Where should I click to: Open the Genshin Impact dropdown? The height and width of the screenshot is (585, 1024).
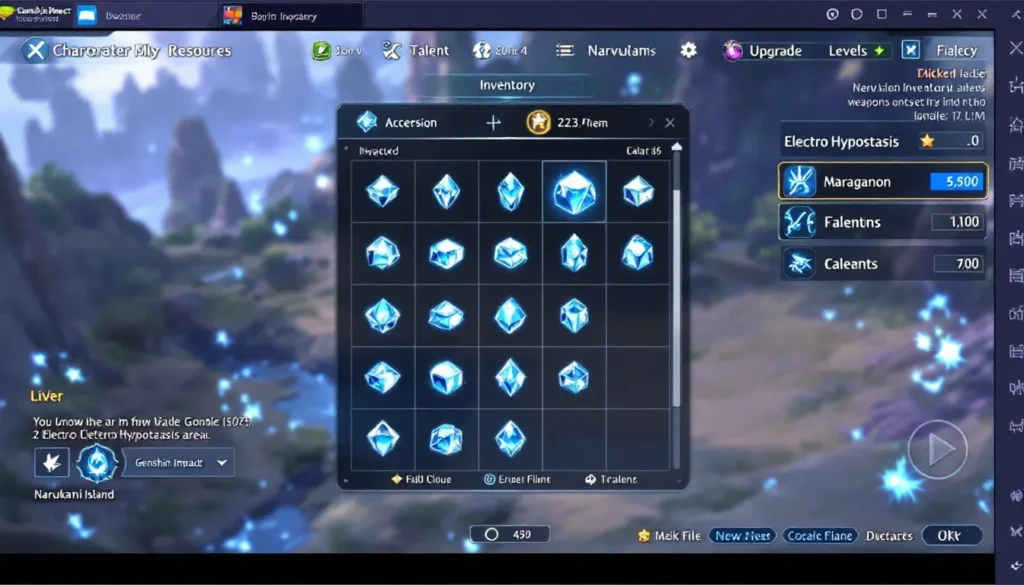tap(178, 463)
